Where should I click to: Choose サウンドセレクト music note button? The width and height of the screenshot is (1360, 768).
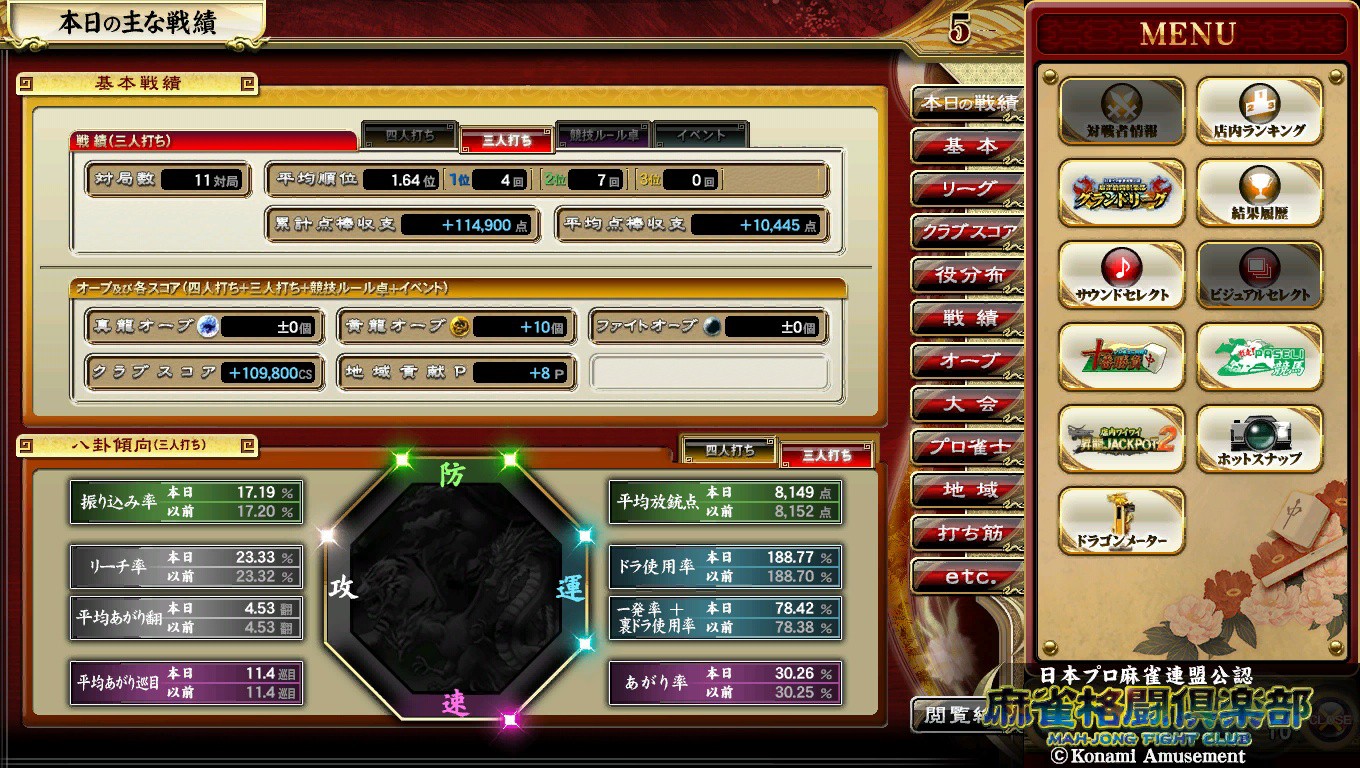1121,275
